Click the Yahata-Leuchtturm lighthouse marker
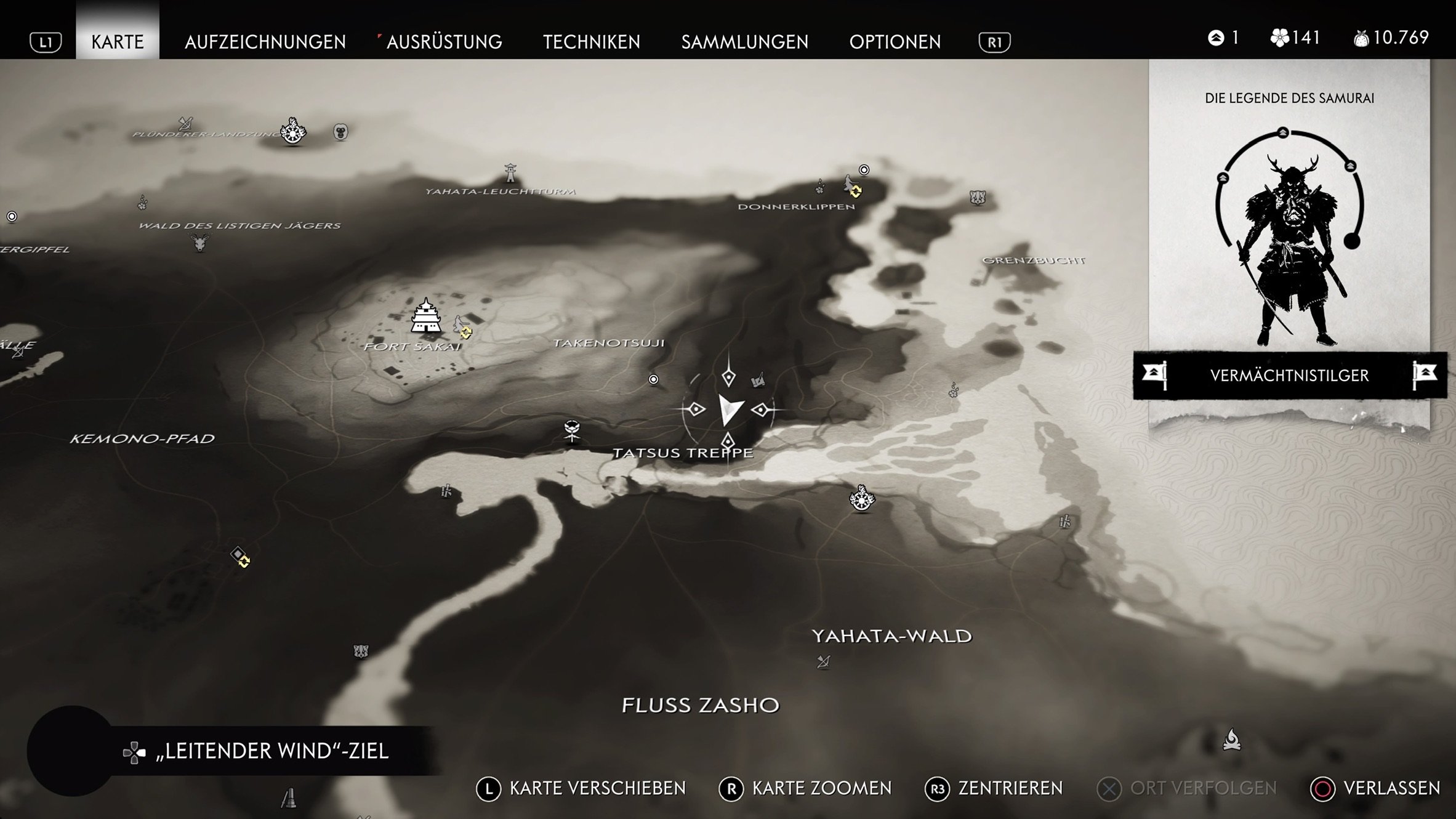 (x=510, y=173)
